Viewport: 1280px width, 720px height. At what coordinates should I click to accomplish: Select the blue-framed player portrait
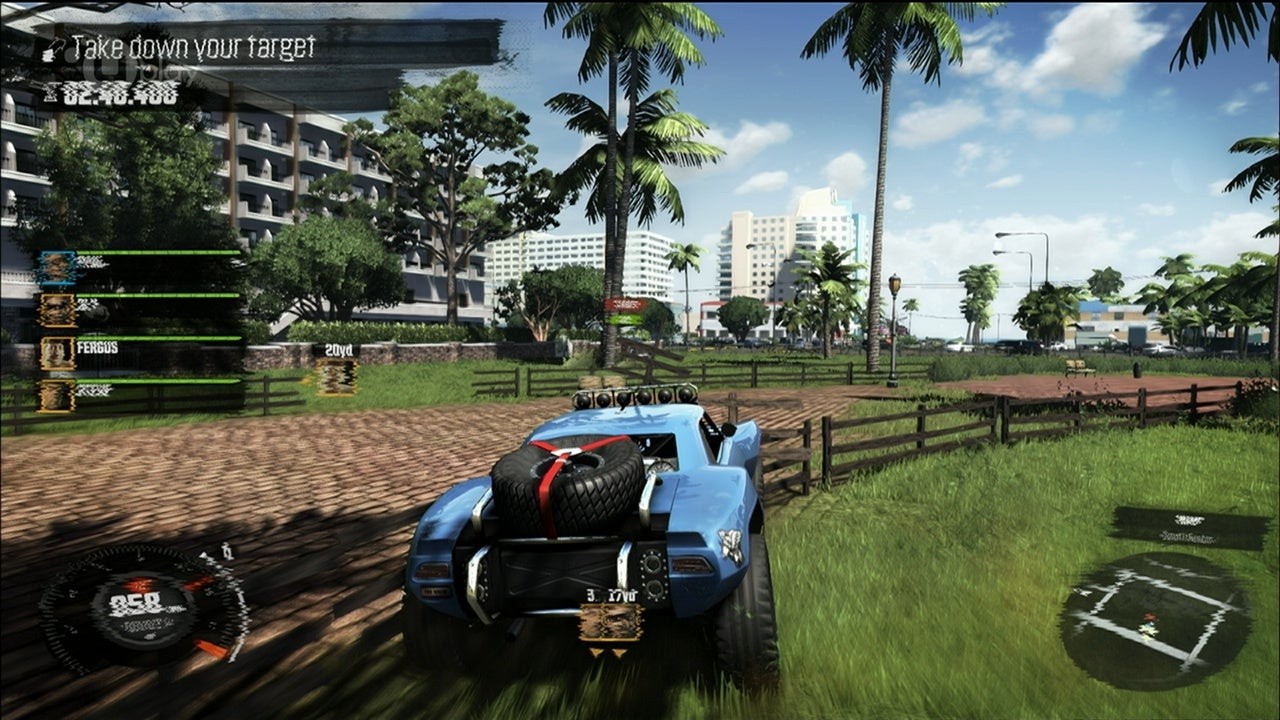(x=57, y=268)
